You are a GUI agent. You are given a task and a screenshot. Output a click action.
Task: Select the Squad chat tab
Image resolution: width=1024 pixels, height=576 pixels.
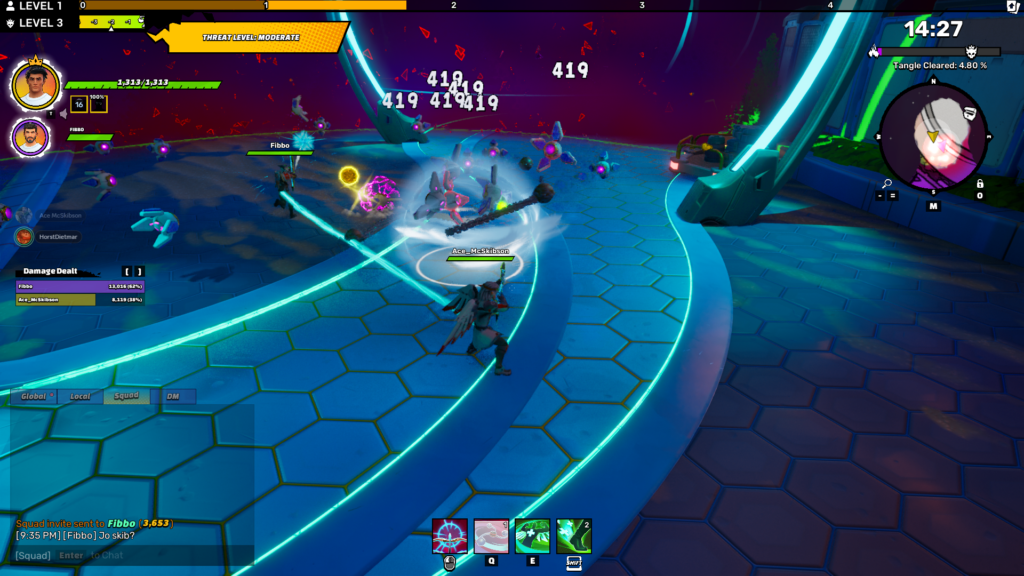pos(126,397)
